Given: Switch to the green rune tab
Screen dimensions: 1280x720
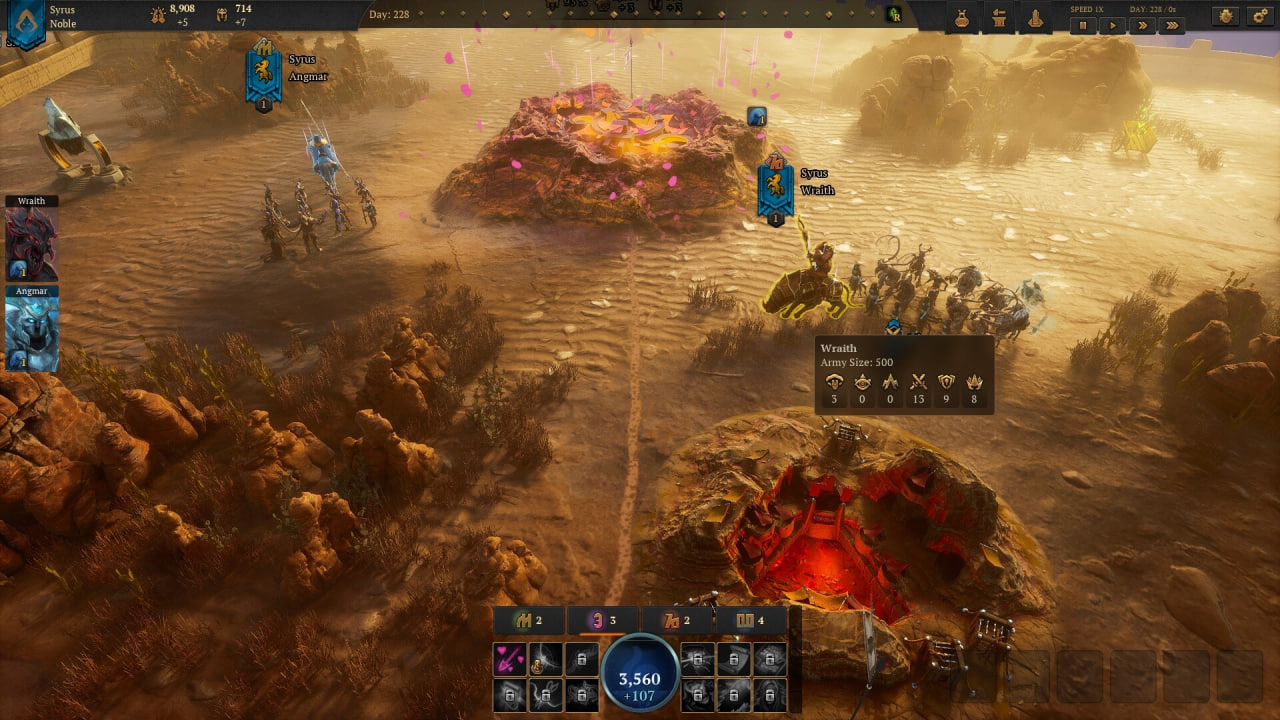Looking at the screenshot, I should click(529, 621).
